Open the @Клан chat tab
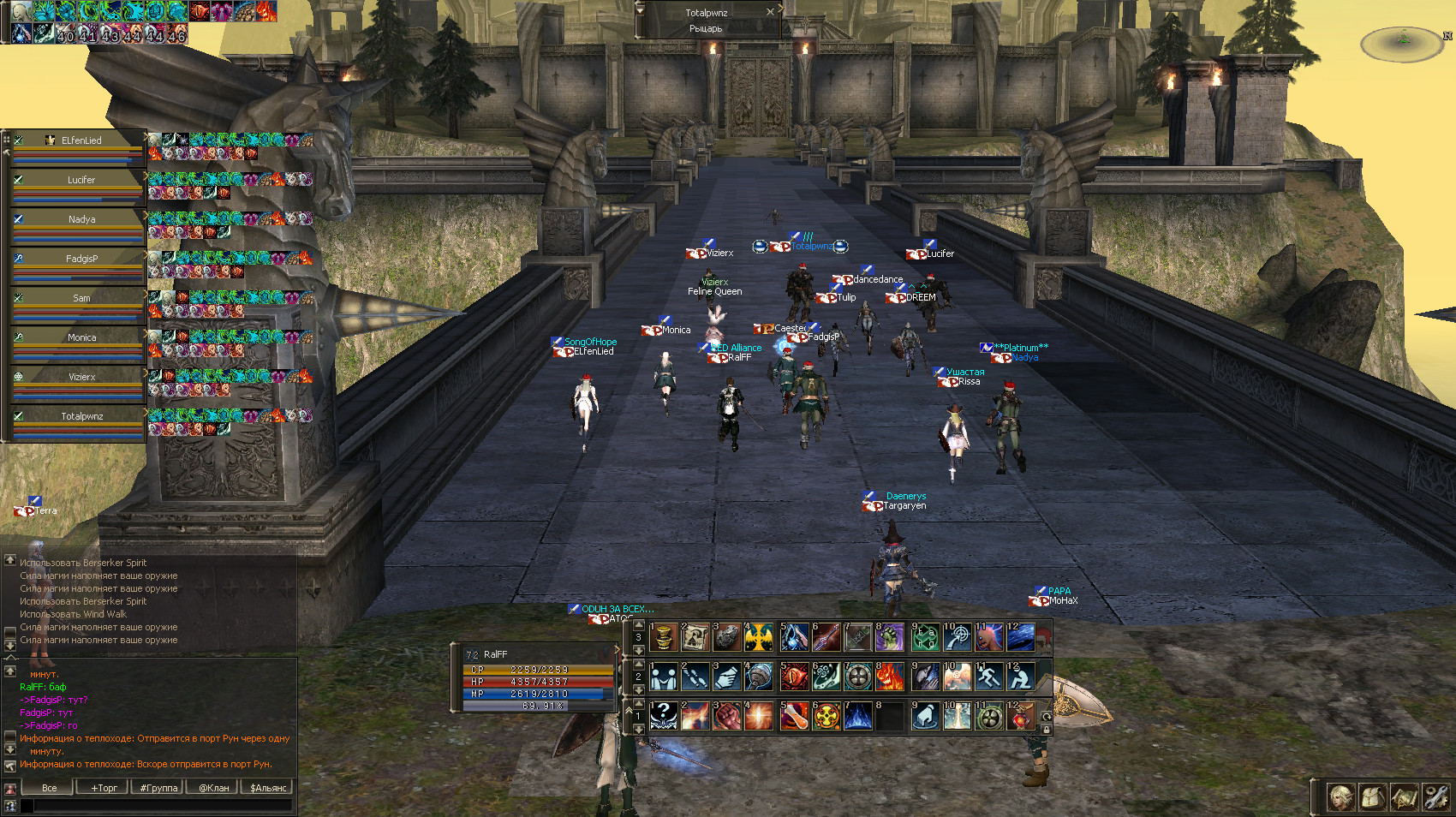 213,788
